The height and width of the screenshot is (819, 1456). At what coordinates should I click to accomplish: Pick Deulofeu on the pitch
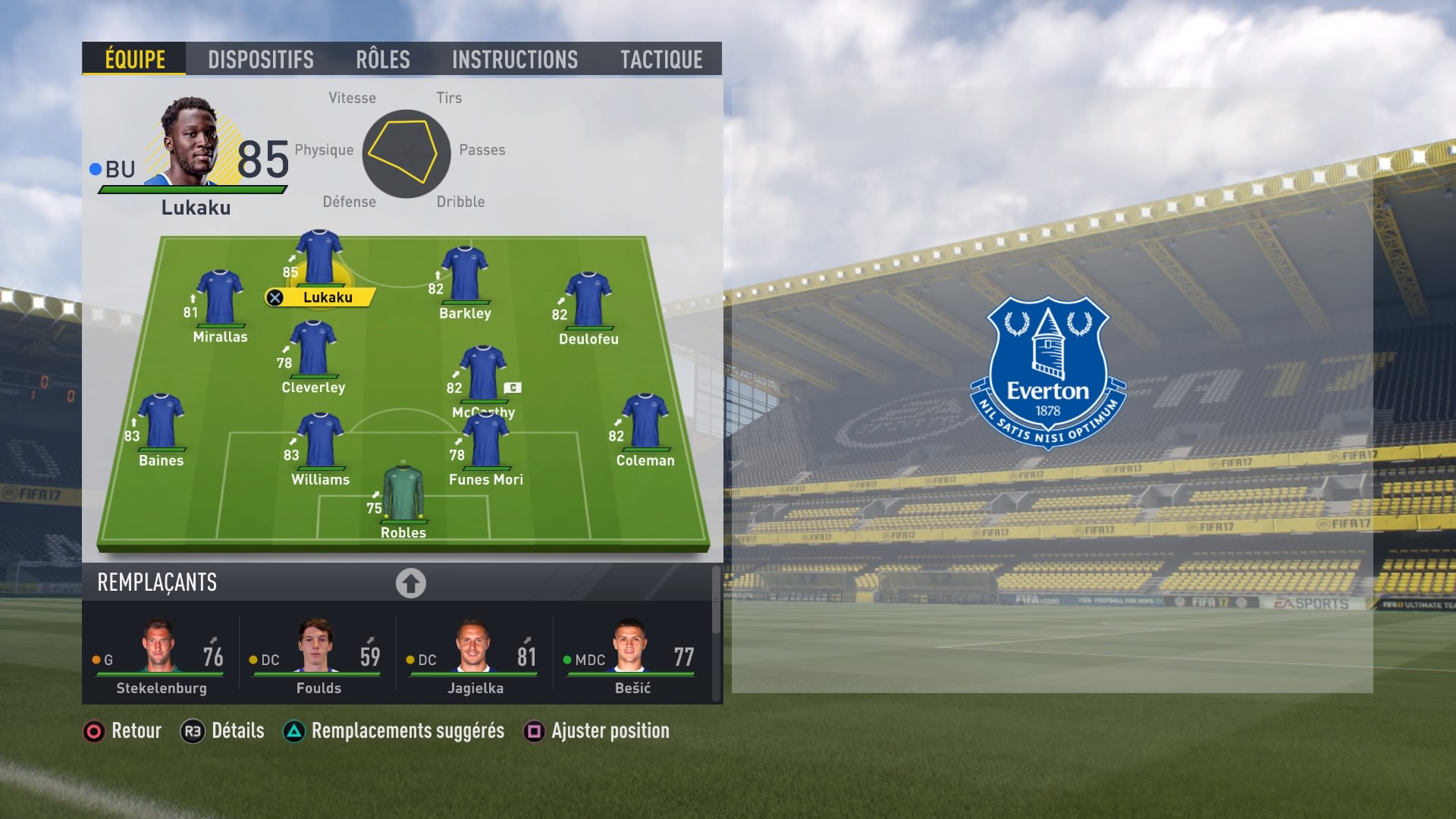click(x=588, y=300)
